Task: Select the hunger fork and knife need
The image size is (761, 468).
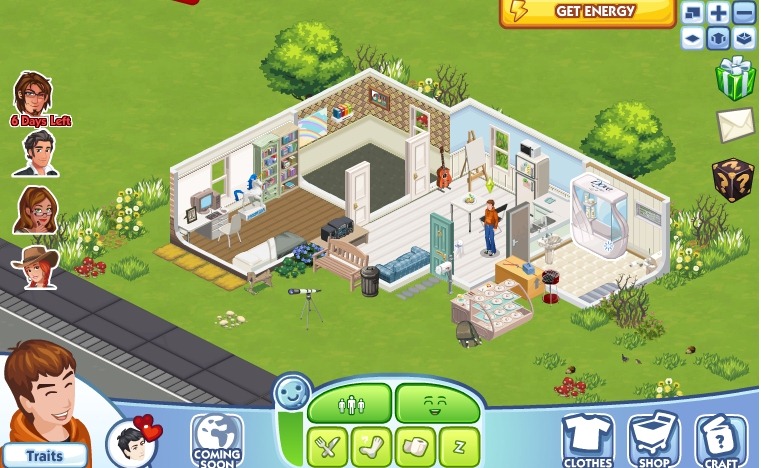Action: coord(326,445)
